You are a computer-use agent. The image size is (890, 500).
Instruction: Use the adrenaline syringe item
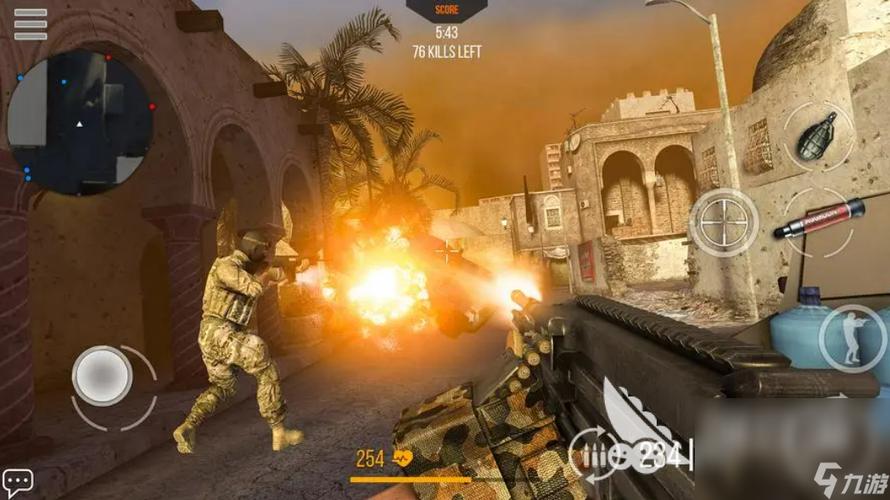click(817, 217)
